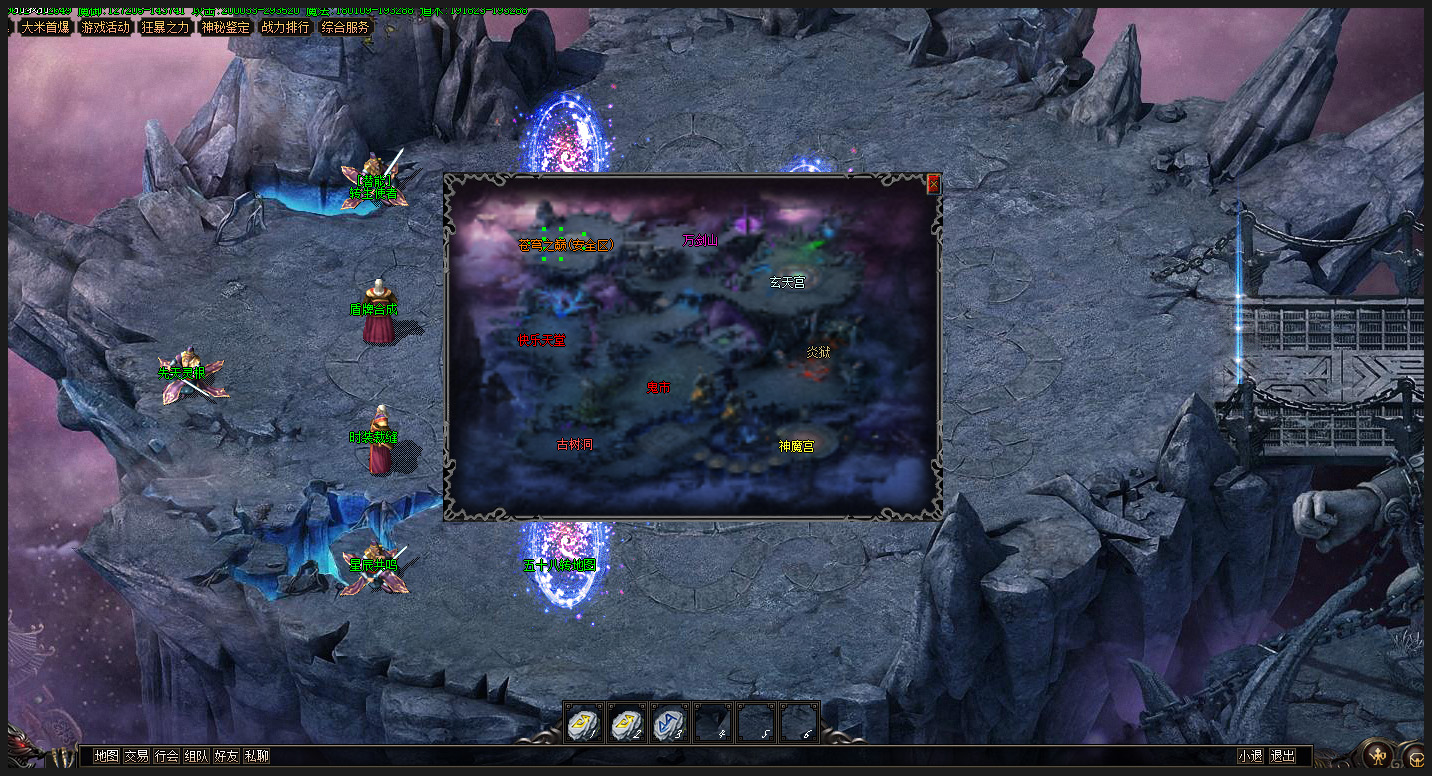This screenshot has width=1432, height=776.
Task: Open the 神秘鉴定 appraisal menu
Action: pos(225,27)
